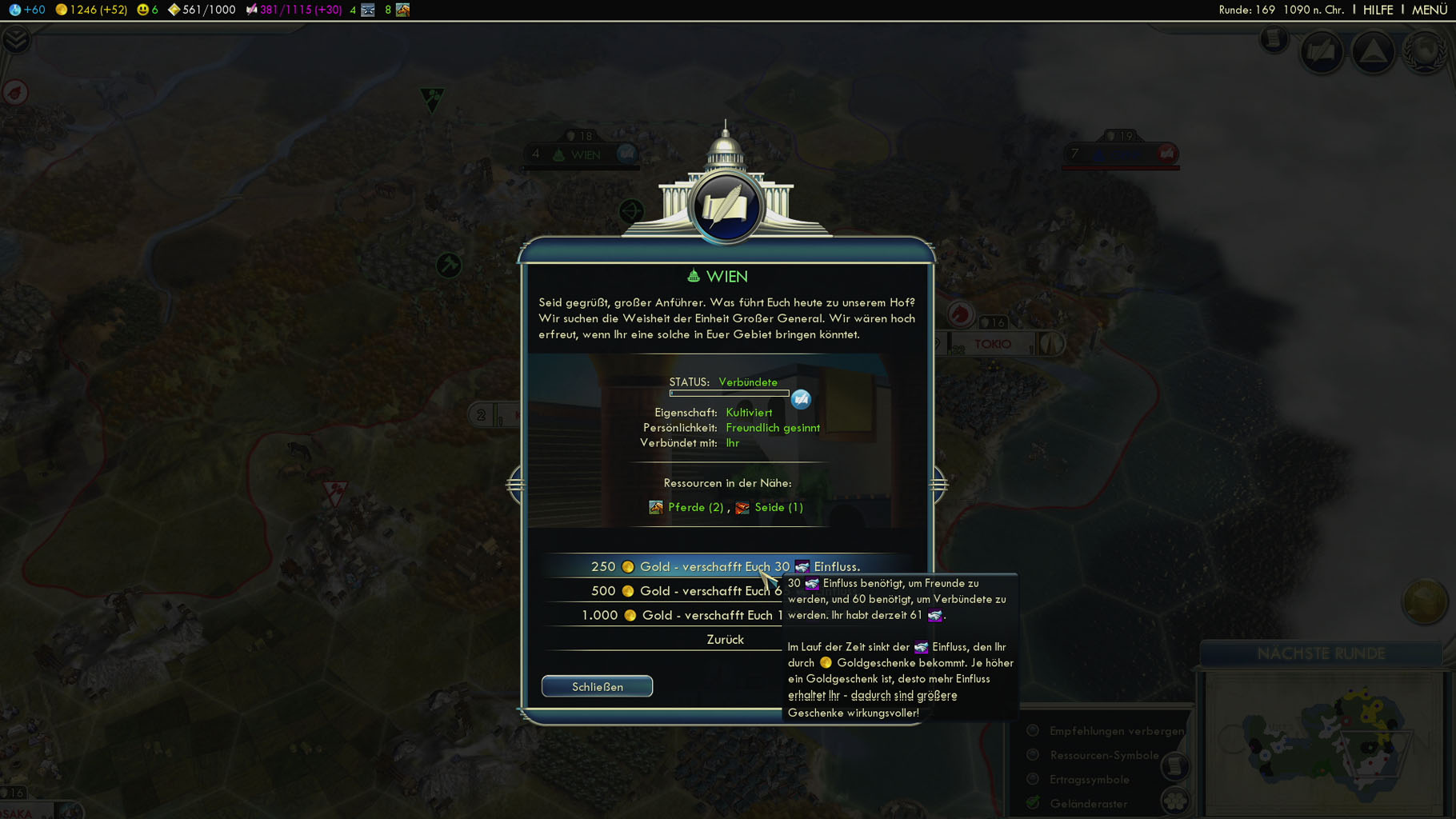Open the triangle advisor button at top right
The width and height of the screenshot is (1456, 819).
(x=1373, y=53)
